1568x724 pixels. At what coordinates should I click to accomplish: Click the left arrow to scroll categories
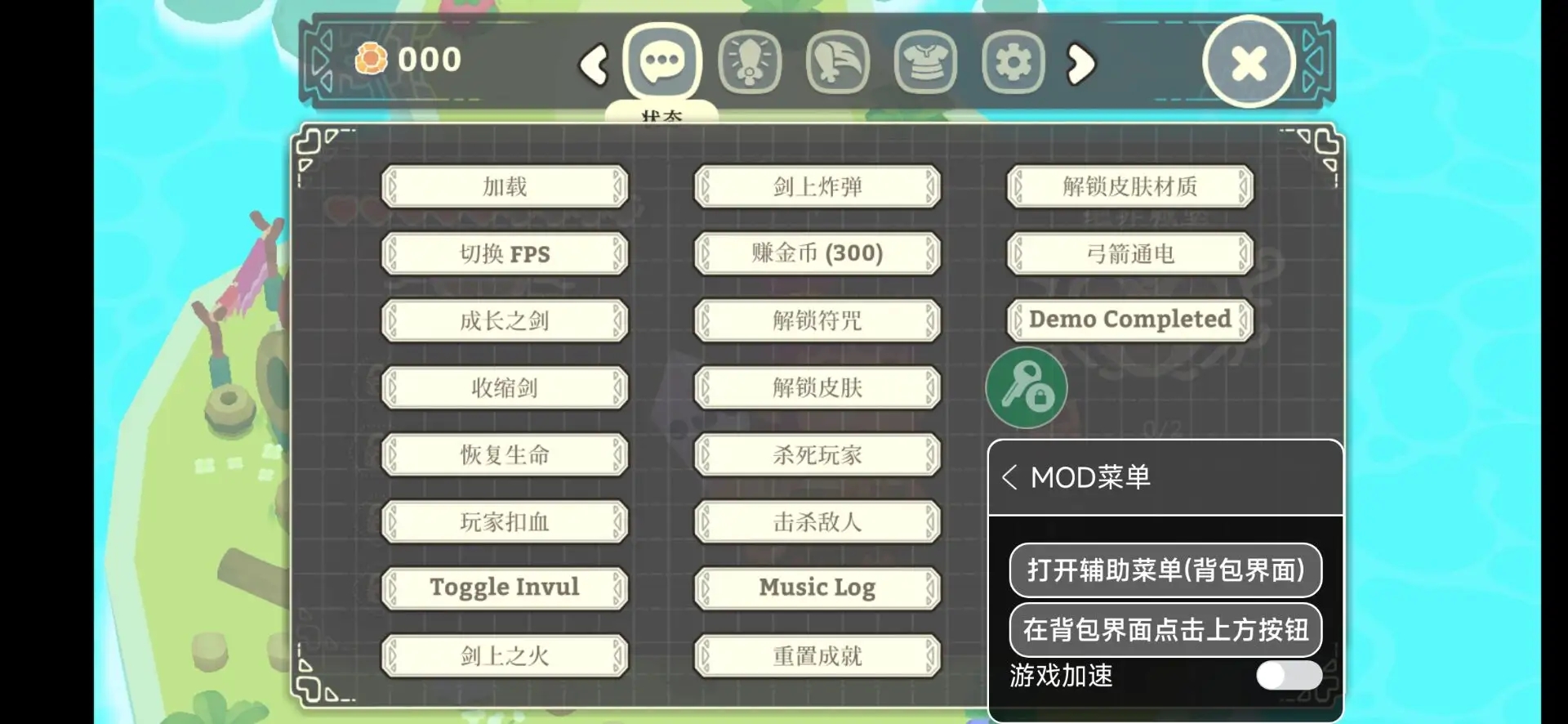[x=594, y=65]
